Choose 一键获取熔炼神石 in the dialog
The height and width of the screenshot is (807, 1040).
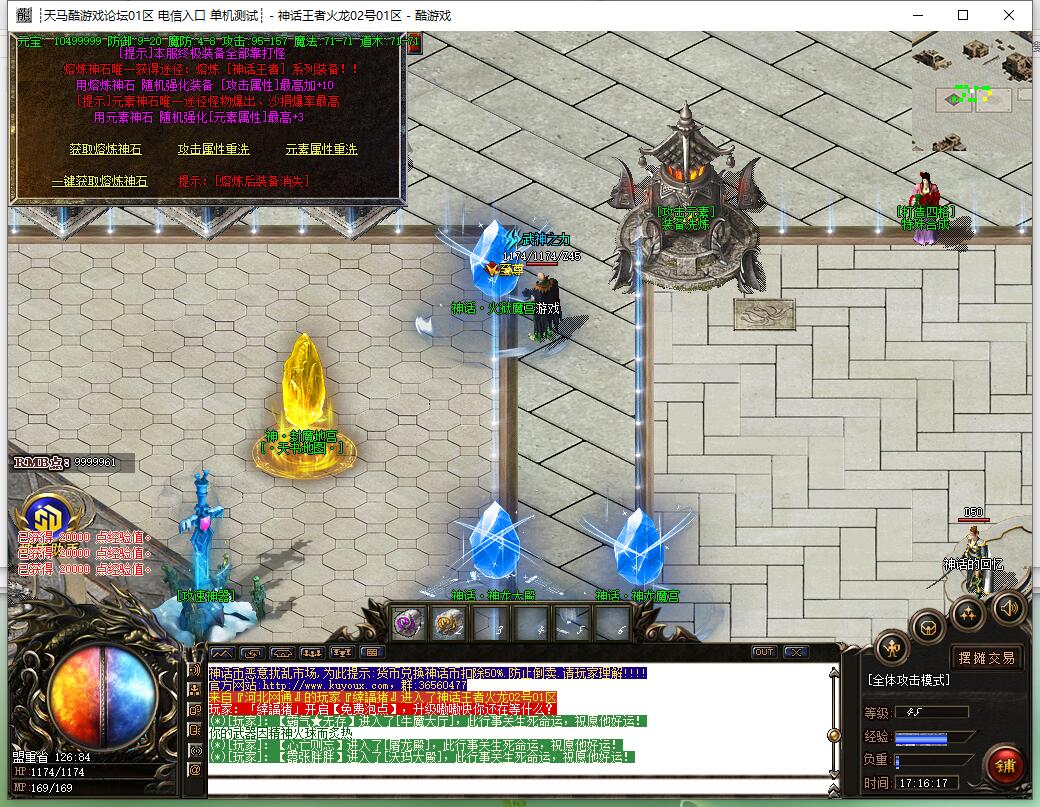click(99, 181)
